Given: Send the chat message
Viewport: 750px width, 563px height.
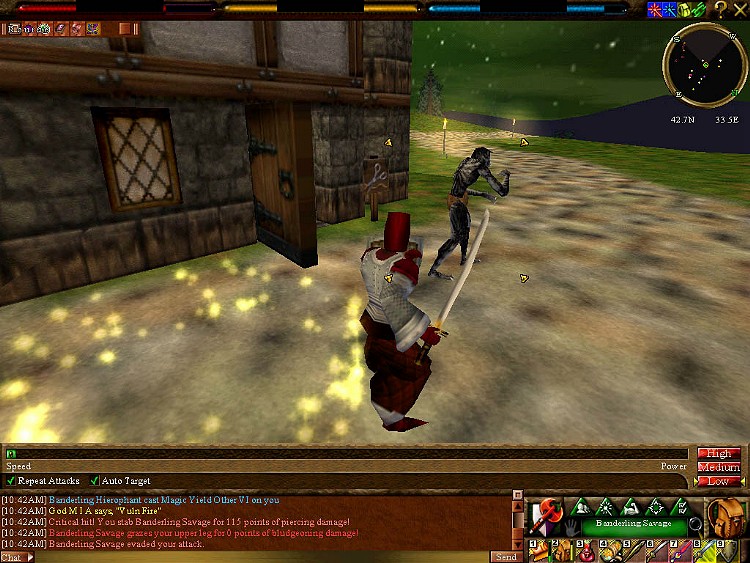Looking at the screenshot, I should 506,557.
